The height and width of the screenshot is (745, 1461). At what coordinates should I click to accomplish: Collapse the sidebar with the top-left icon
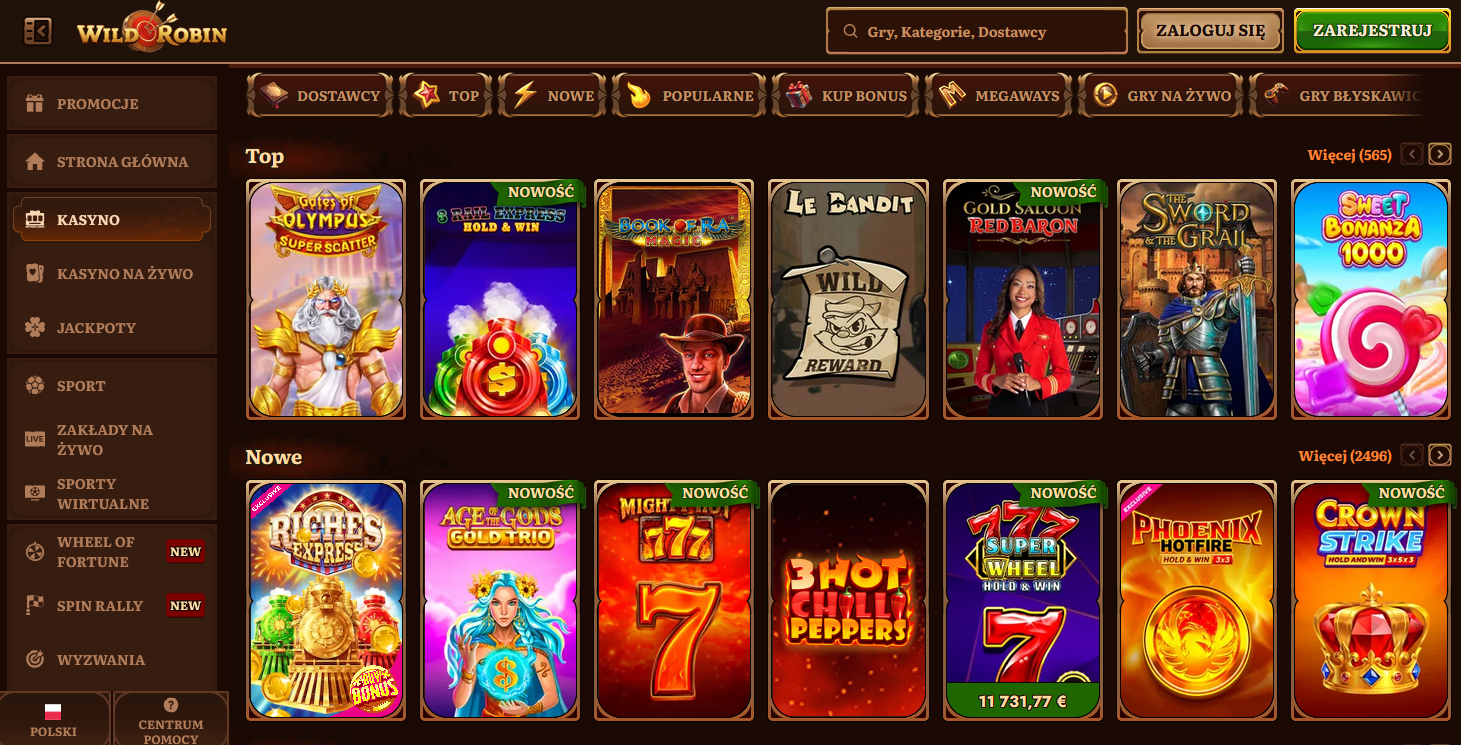tap(37, 30)
